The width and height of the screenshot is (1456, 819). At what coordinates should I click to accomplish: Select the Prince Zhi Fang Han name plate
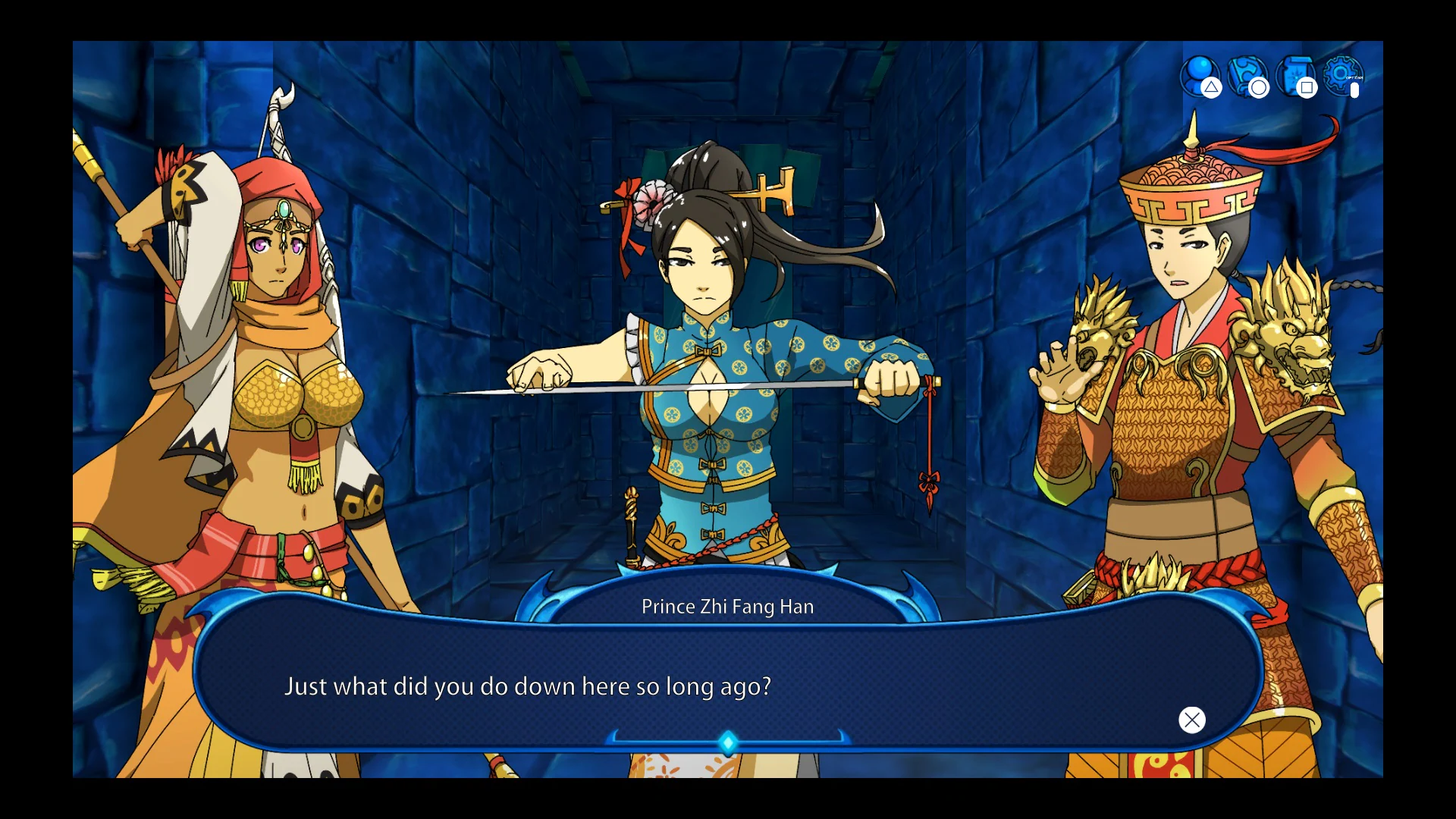(727, 606)
